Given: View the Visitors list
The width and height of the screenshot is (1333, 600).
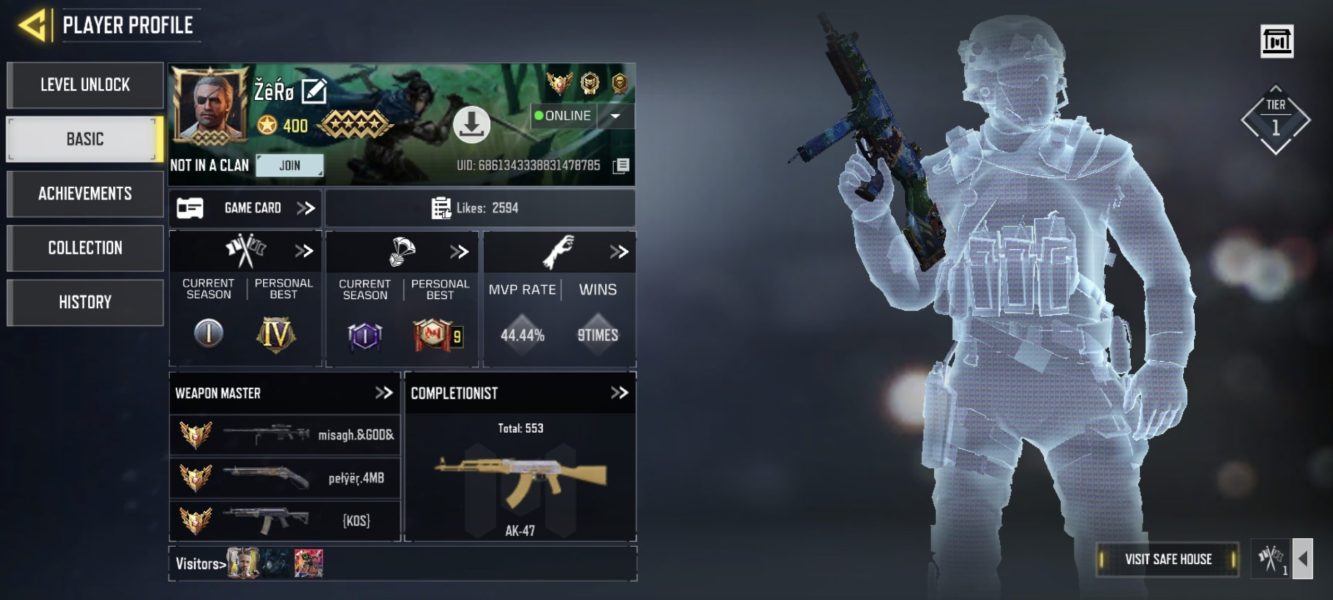Looking at the screenshot, I should click(197, 564).
